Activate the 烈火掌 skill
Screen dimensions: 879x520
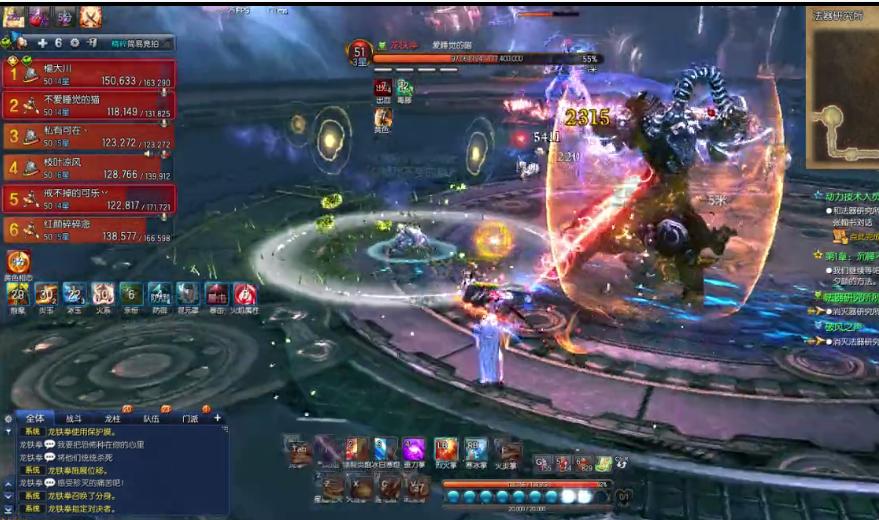point(446,450)
